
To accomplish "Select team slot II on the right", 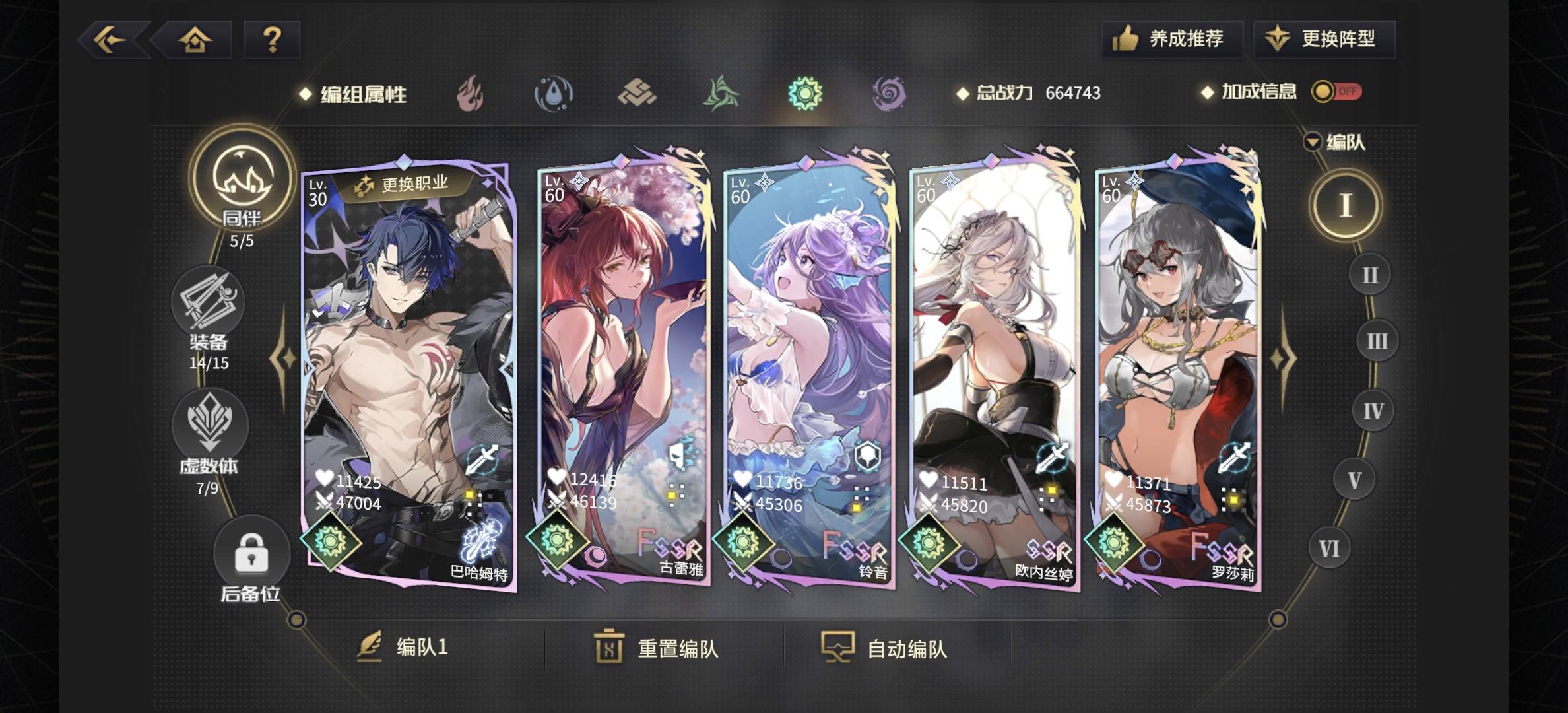I will click(x=1369, y=274).
